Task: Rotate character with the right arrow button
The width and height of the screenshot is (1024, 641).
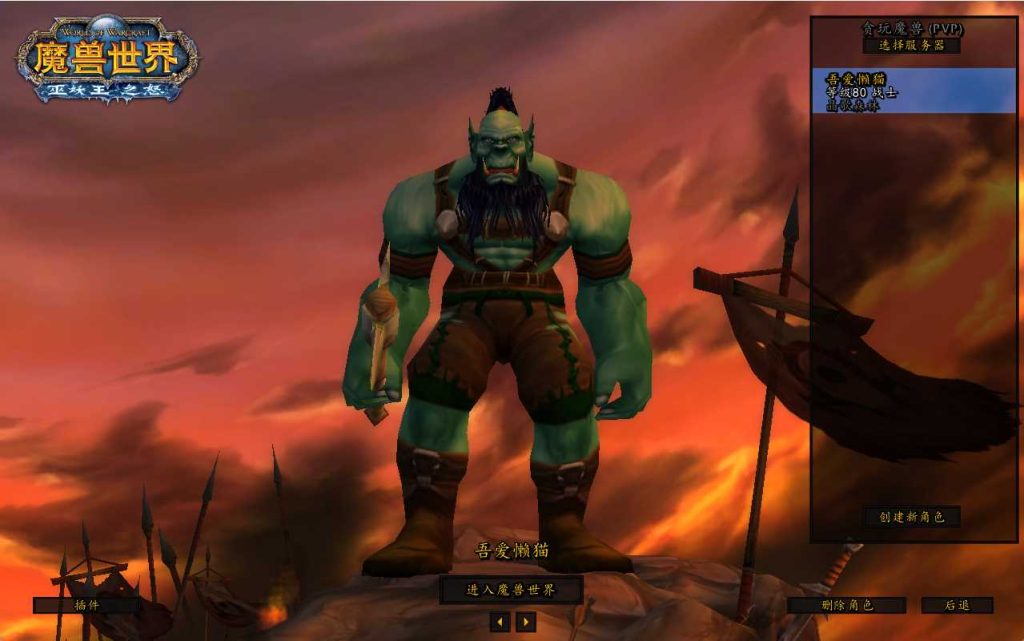Action: (x=526, y=622)
